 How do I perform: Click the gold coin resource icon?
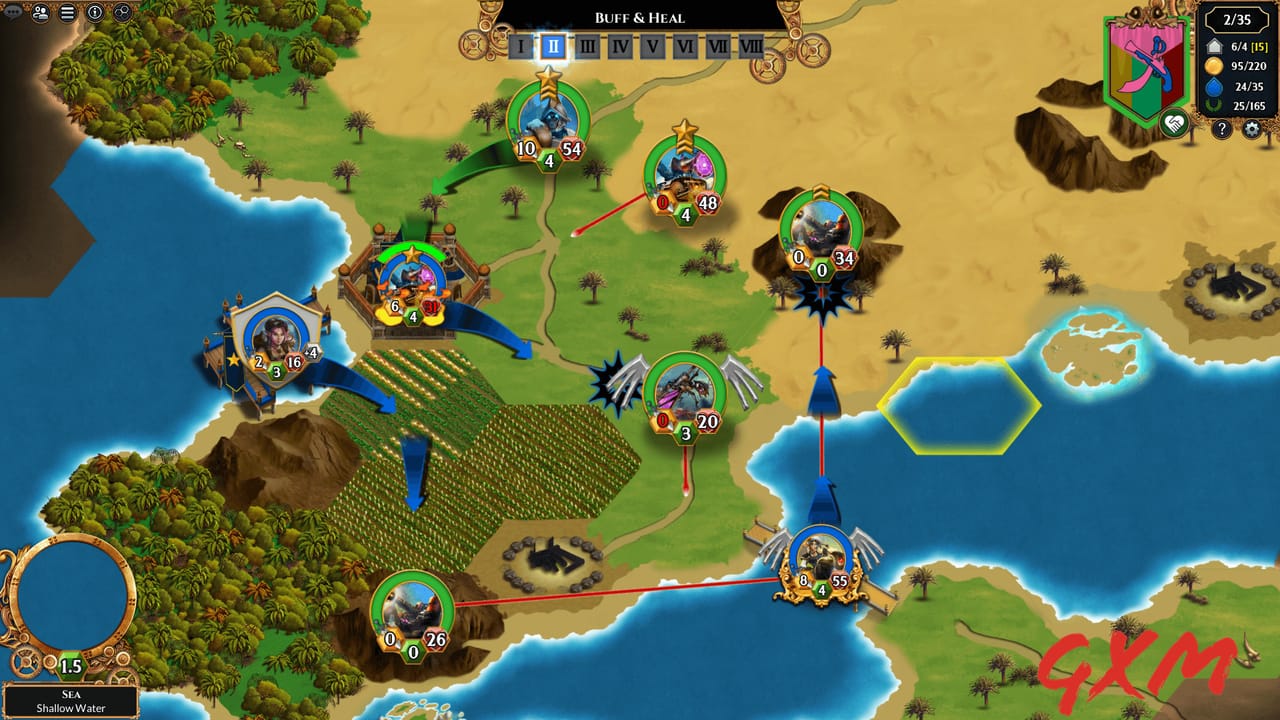(x=1213, y=66)
